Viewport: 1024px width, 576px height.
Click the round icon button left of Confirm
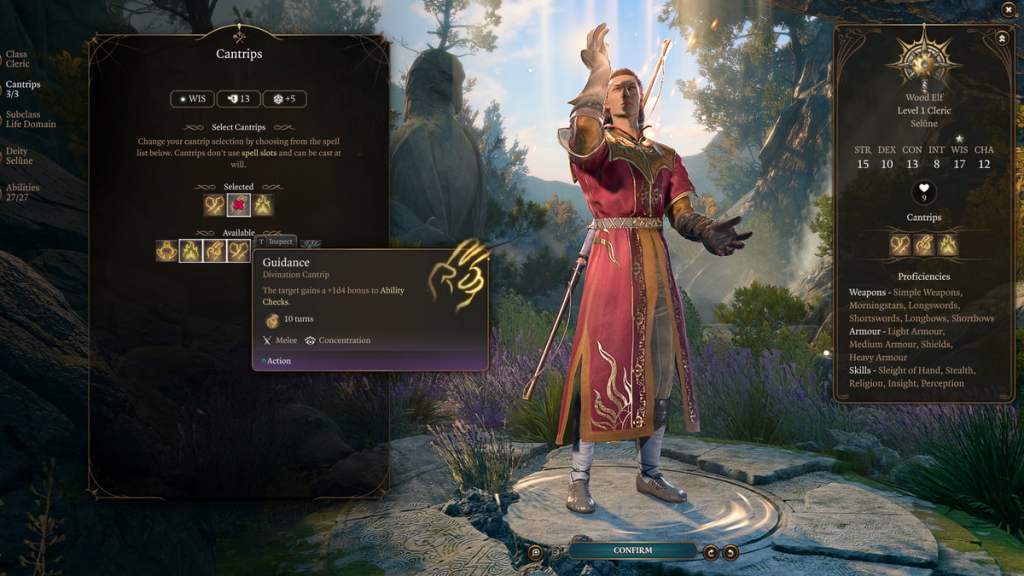coord(537,551)
